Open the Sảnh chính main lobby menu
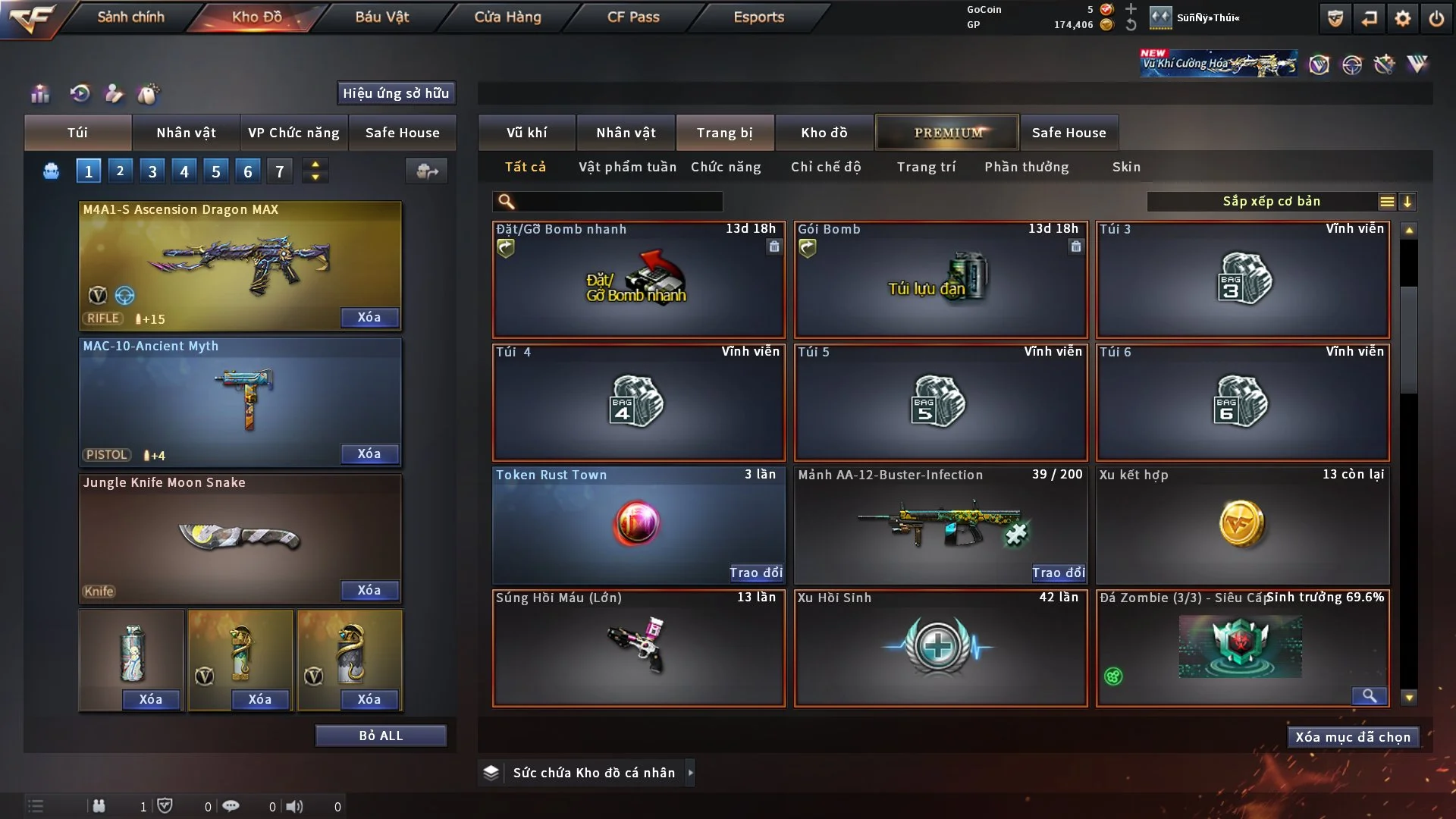The height and width of the screenshot is (819, 1456). point(130,17)
